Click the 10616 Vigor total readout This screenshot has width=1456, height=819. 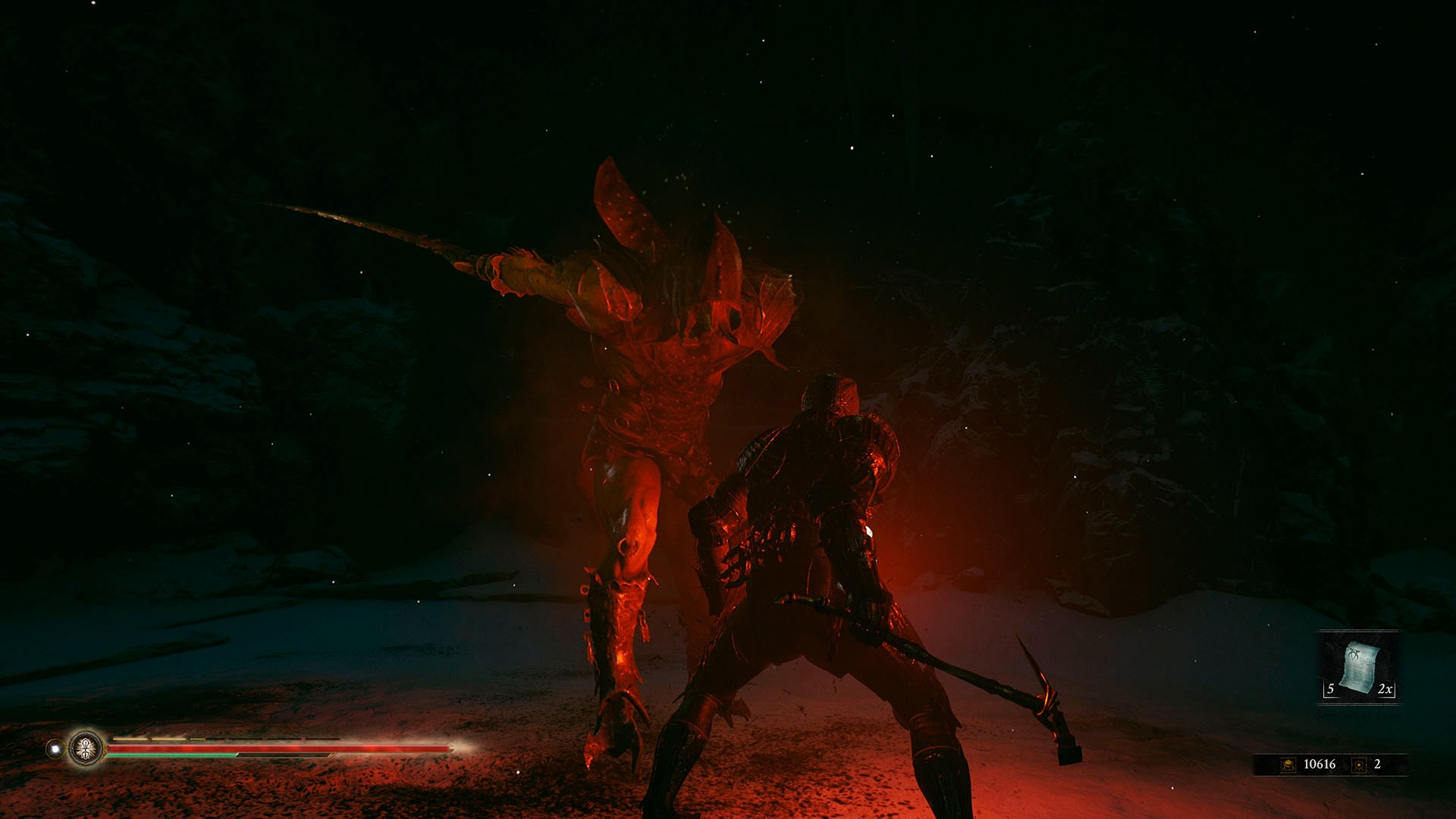coord(1319,764)
